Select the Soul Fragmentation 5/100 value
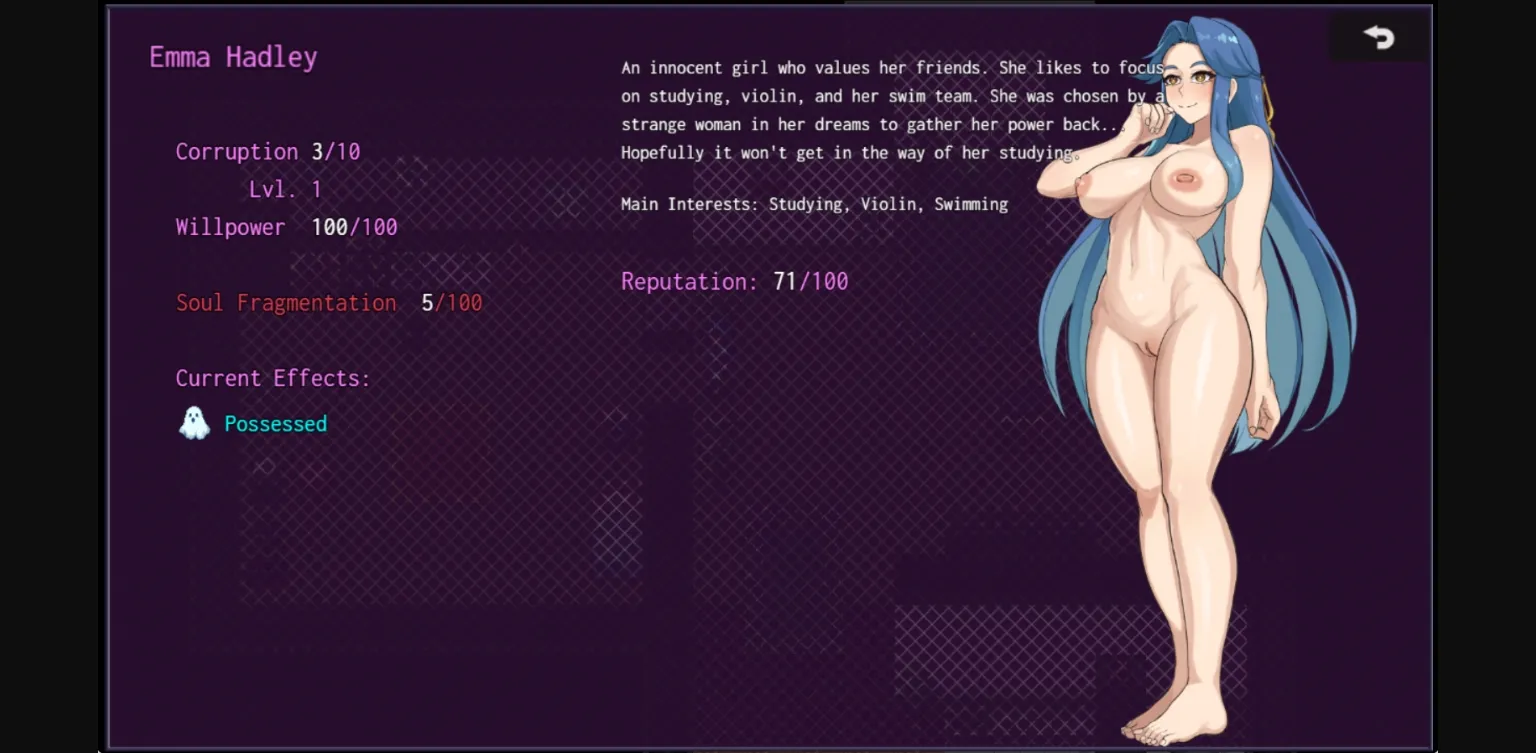This screenshot has height=753, width=1536. [453, 302]
